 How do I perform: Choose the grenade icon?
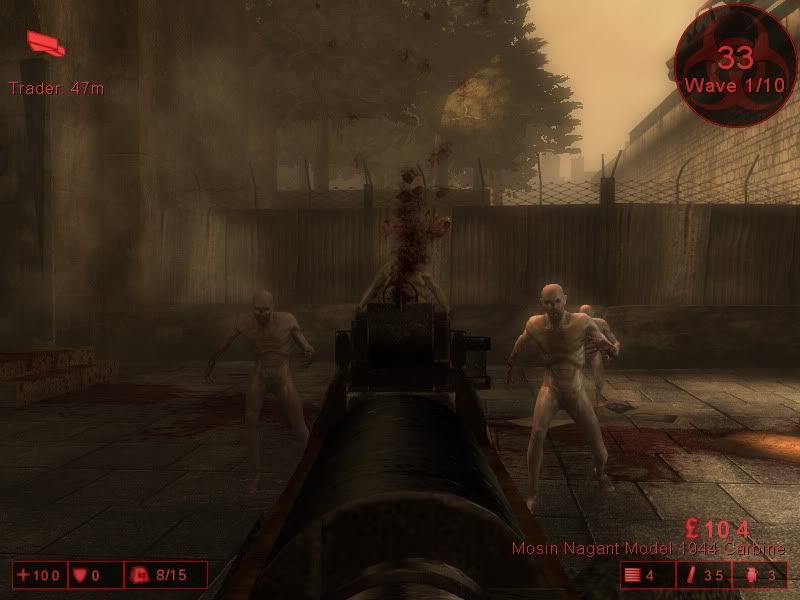(x=752, y=575)
